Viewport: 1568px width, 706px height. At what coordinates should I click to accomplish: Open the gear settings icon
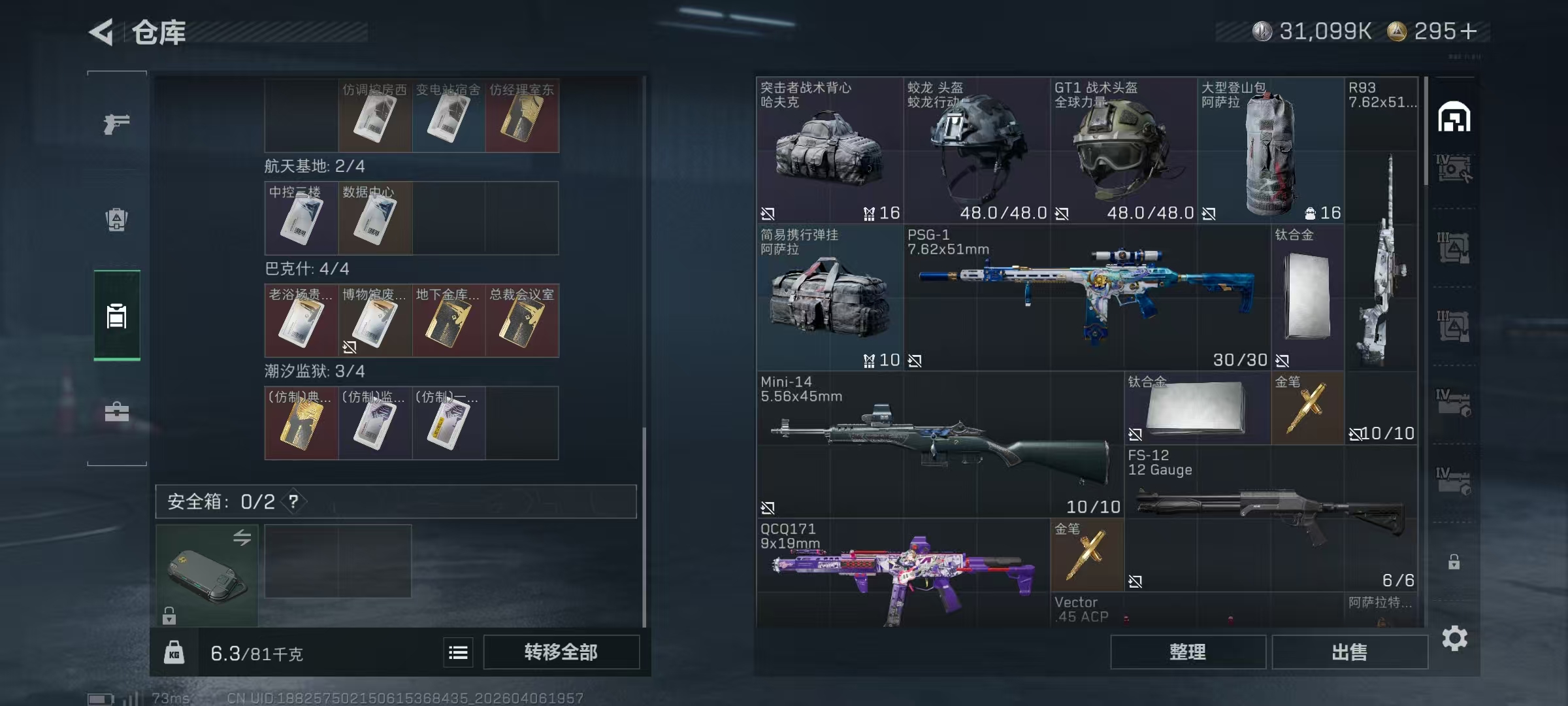click(x=1454, y=638)
